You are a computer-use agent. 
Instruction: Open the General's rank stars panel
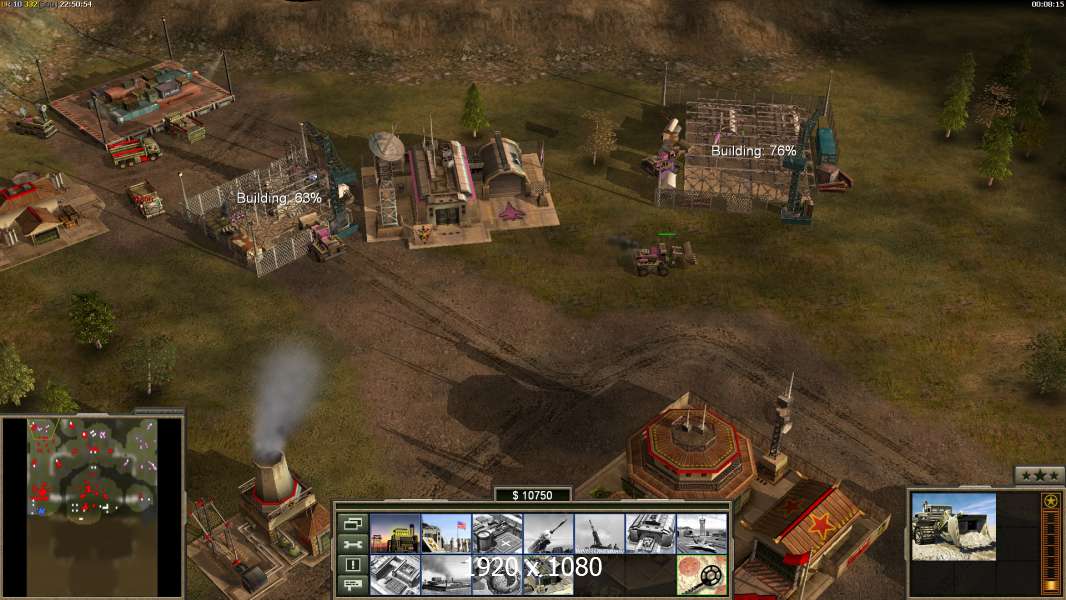[1039, 475]
